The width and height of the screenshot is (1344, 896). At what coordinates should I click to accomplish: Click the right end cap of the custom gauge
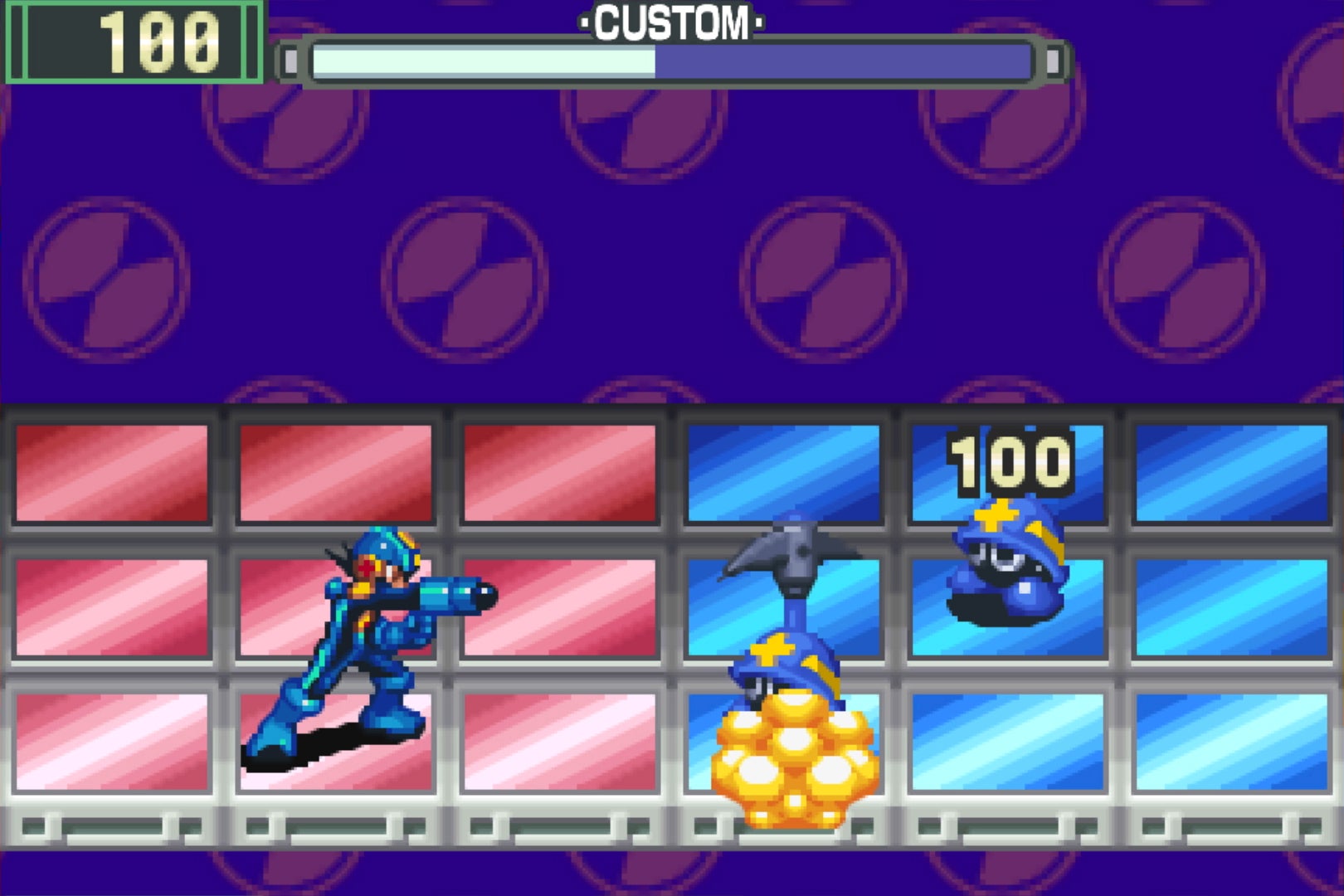coord(1054,60)
